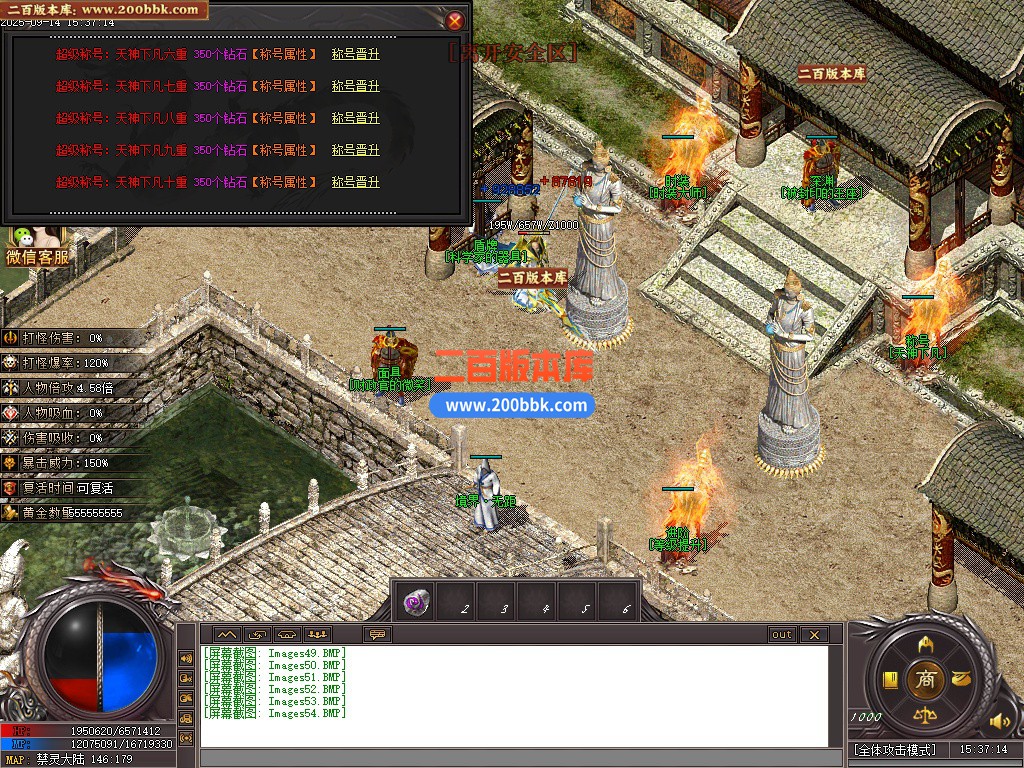Click the chat bubble button above chat log
The image size is (1024, 768).
pos(378,634)
